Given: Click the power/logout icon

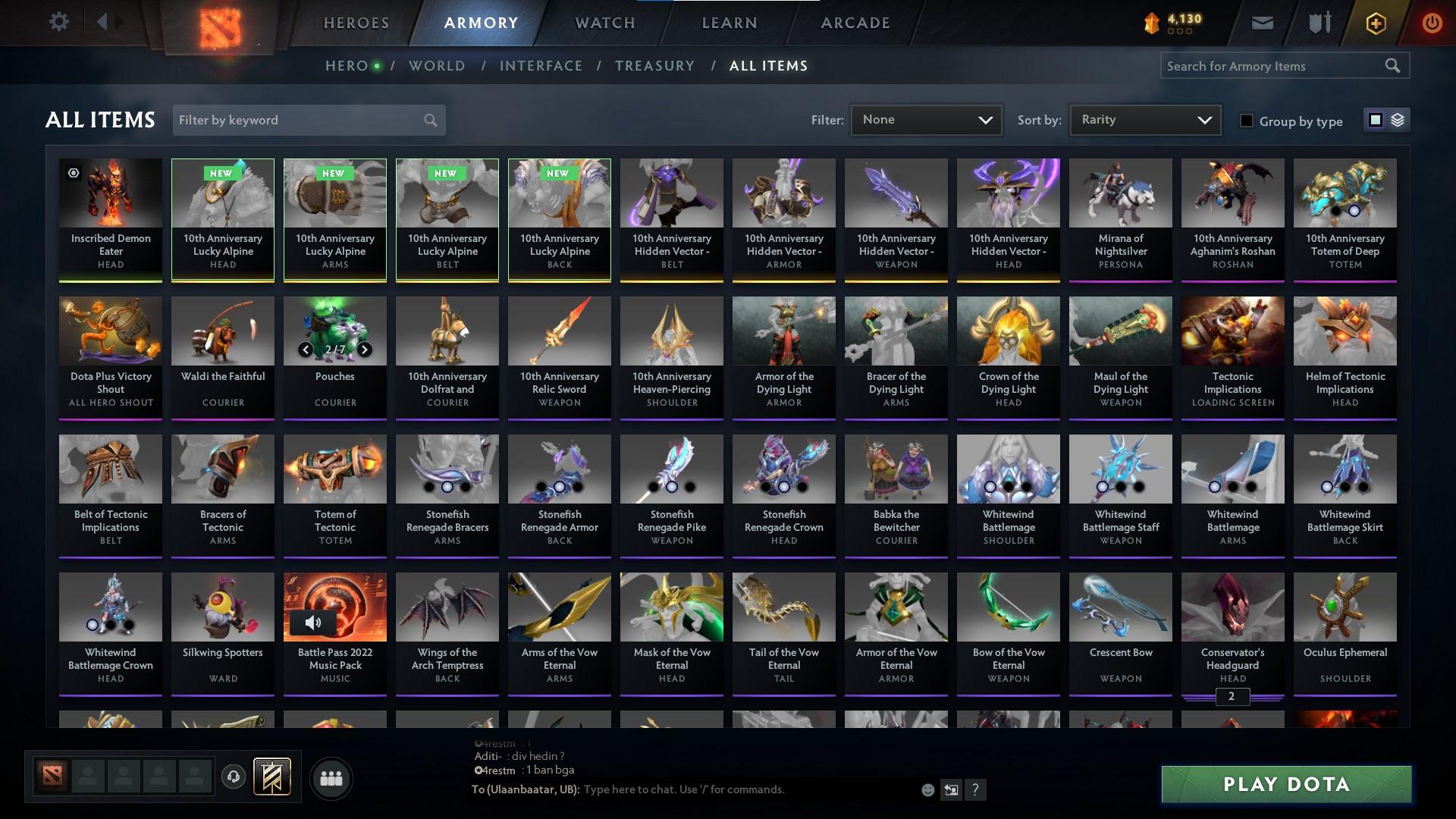Looking at the screenshot, I should [1432, 23].
